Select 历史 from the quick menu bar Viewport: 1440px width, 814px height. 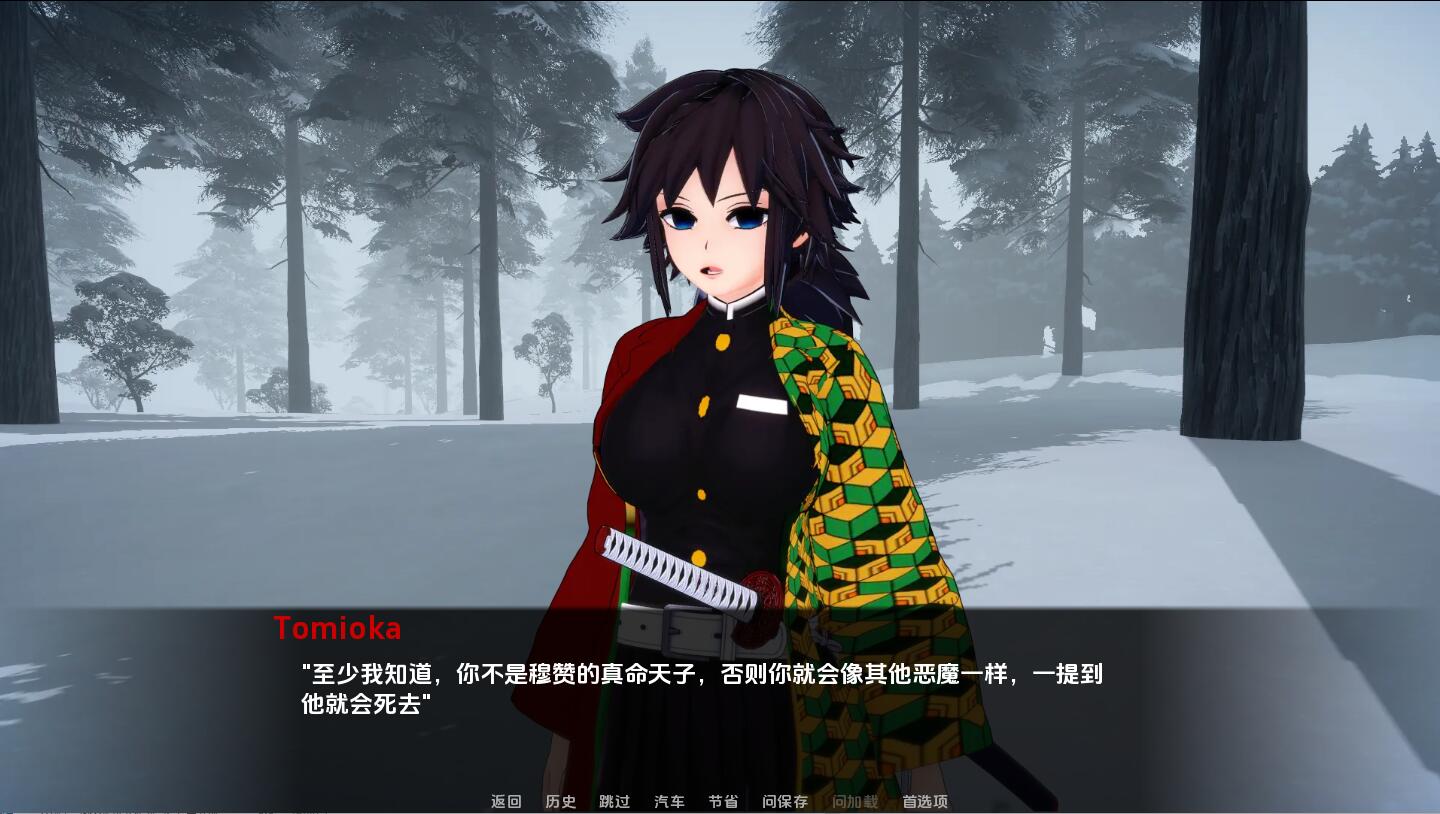(x=560, y=801)
